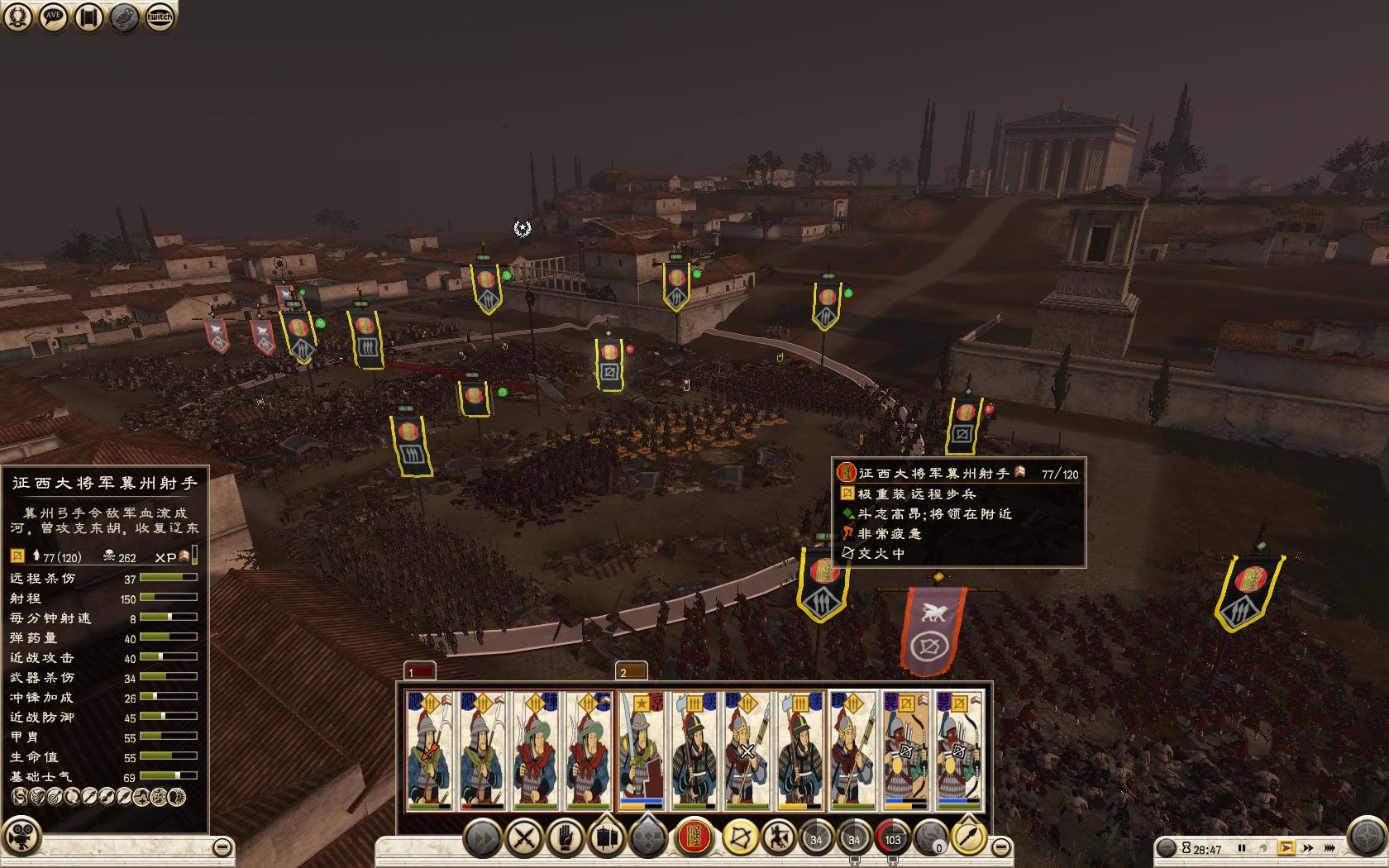The image size is (1389, 868).
Task: Select unit group tab 2
Action: pos(631,670)
